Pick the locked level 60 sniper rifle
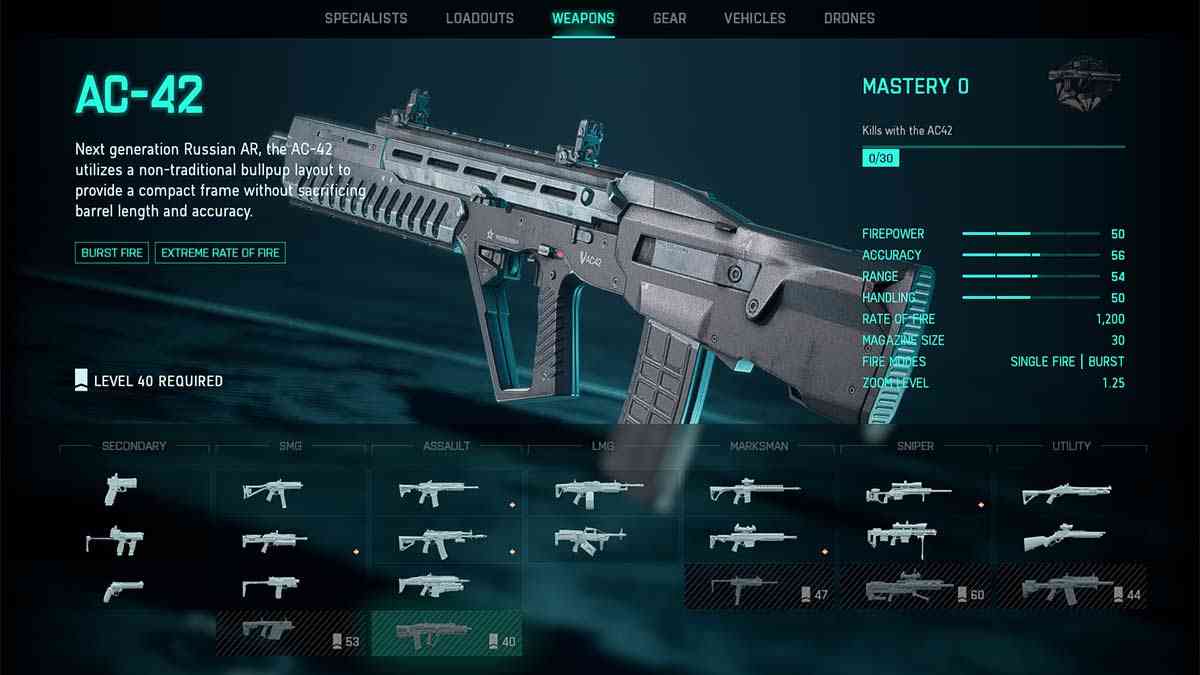The height and width of the screenshot is (675, 1200). pyautogui.click(x=915, y=587)
